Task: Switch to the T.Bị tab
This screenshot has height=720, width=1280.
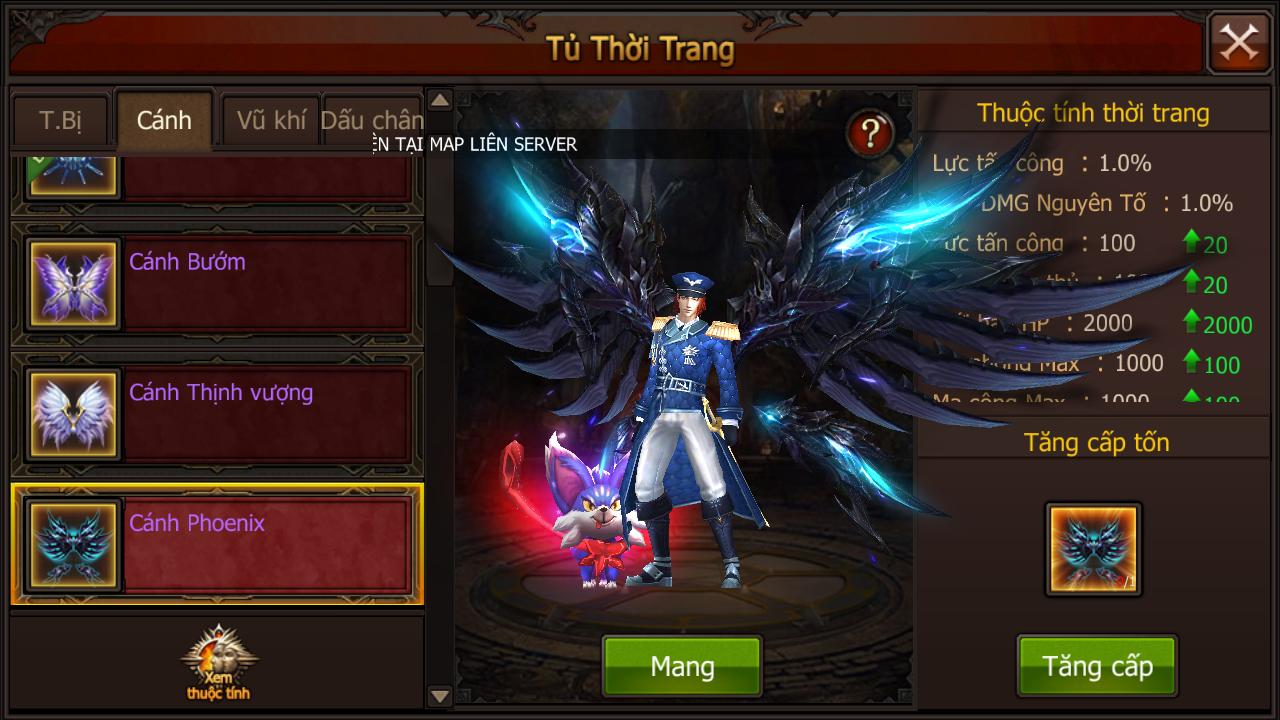Action: coord(61,121)
